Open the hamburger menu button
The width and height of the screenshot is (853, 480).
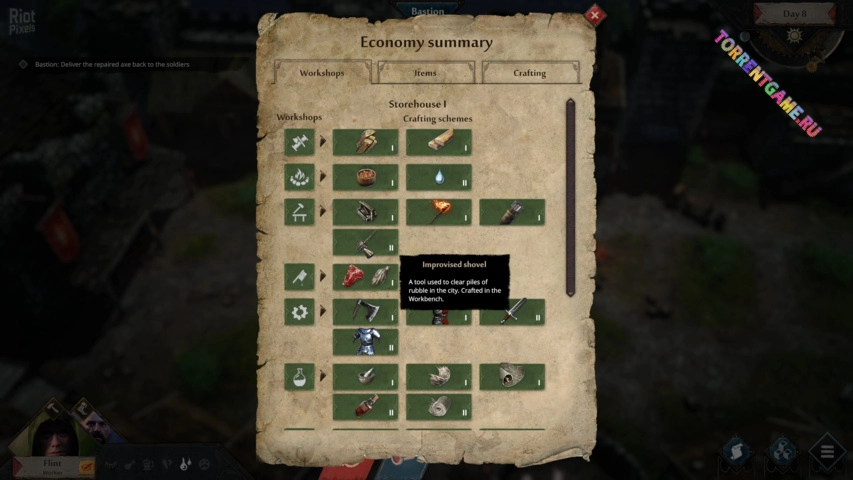pos(827,452)
